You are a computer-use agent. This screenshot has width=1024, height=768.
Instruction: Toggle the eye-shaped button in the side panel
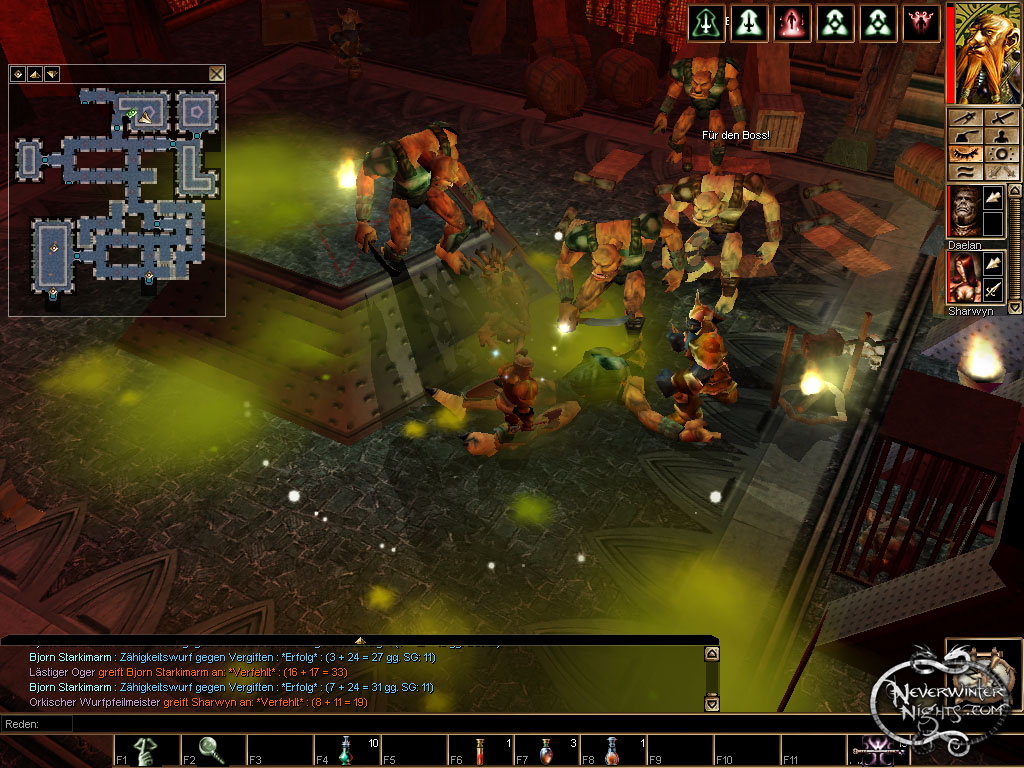click(966, 153)
